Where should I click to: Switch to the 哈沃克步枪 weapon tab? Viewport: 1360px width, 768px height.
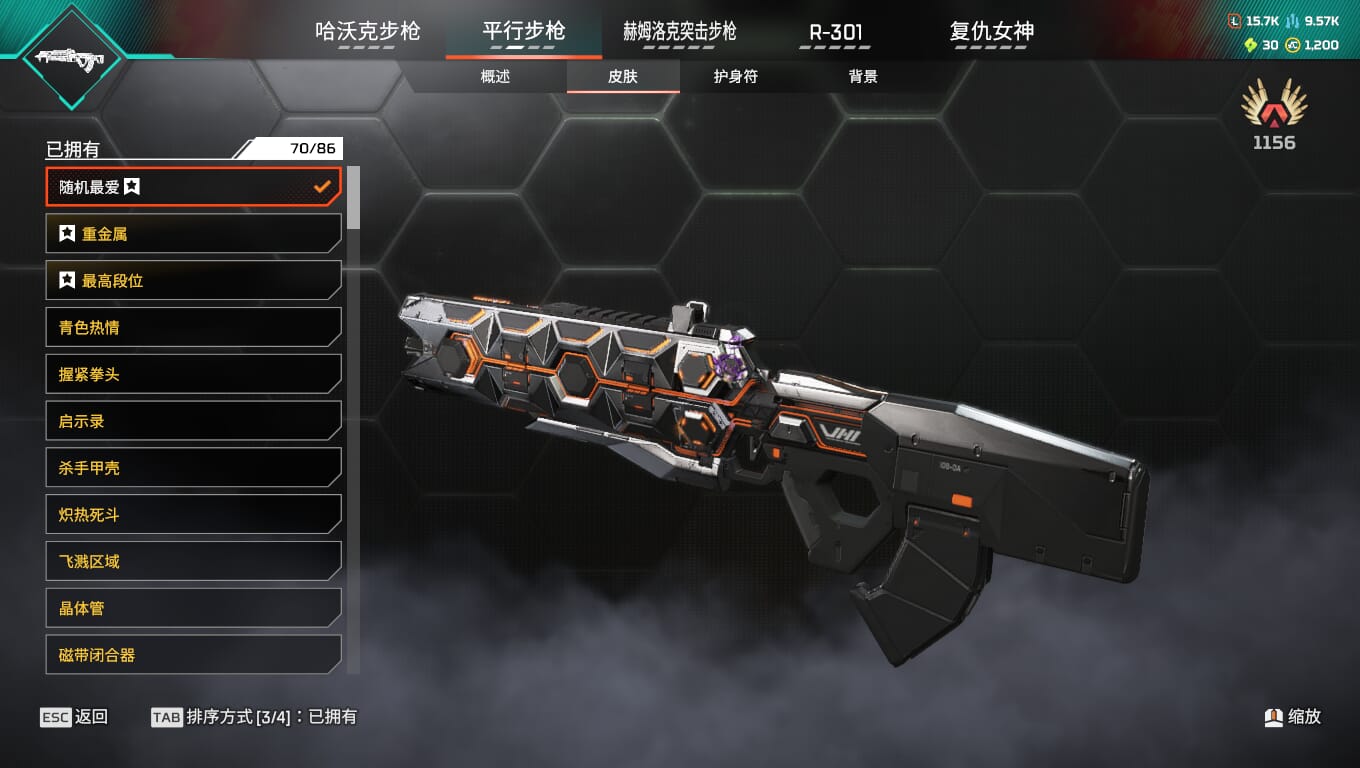[x=367, y=31]
